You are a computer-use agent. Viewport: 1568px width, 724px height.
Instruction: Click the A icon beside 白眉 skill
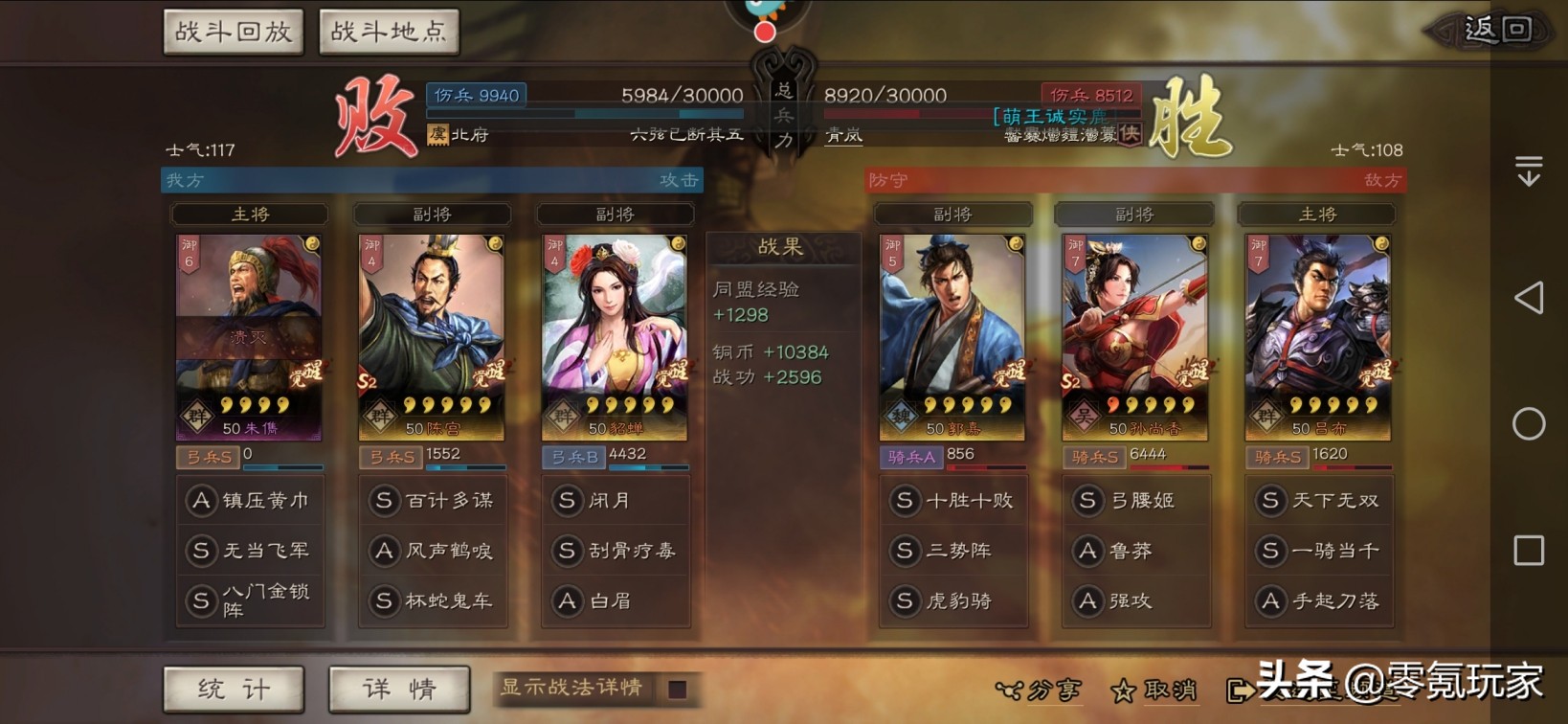coord(567,601)
